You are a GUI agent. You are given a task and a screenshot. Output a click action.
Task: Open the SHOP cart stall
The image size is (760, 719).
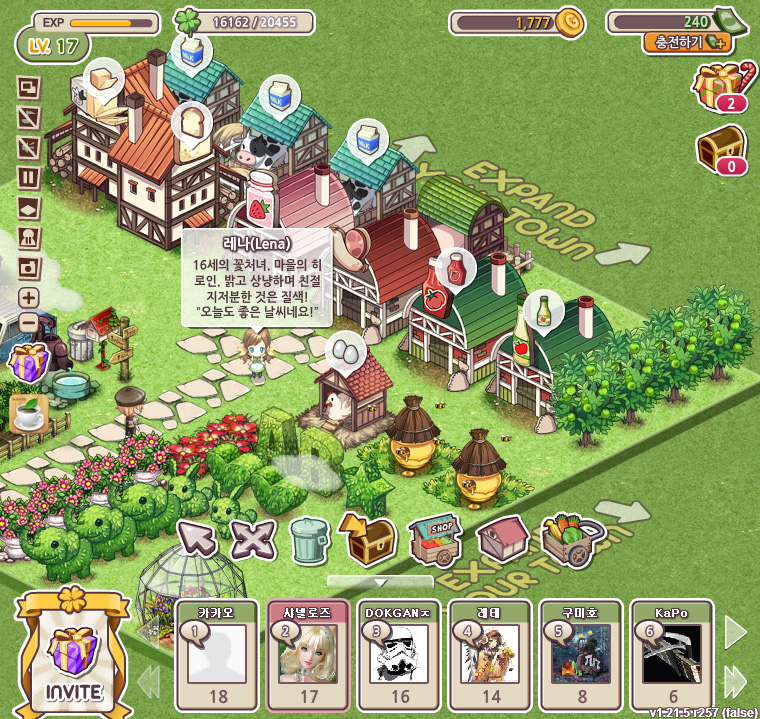tap(435, 539)
